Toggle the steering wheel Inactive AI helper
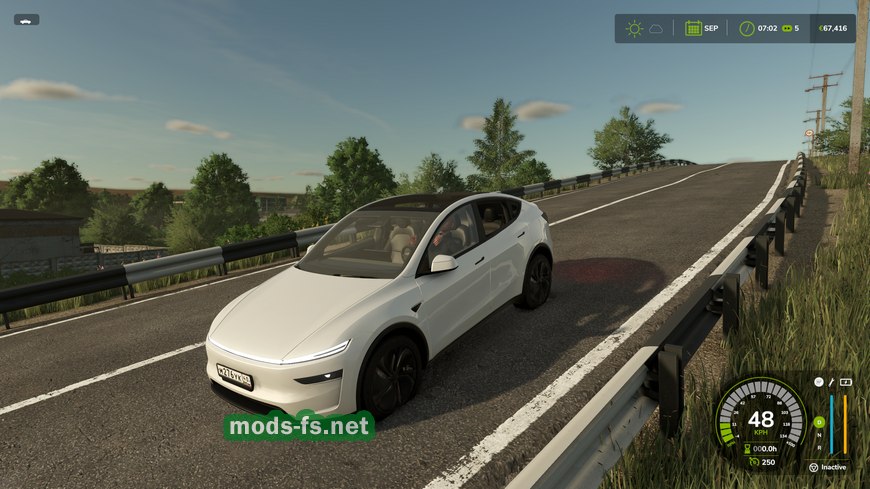The image size is (870, 489). (x=813, y=467)
